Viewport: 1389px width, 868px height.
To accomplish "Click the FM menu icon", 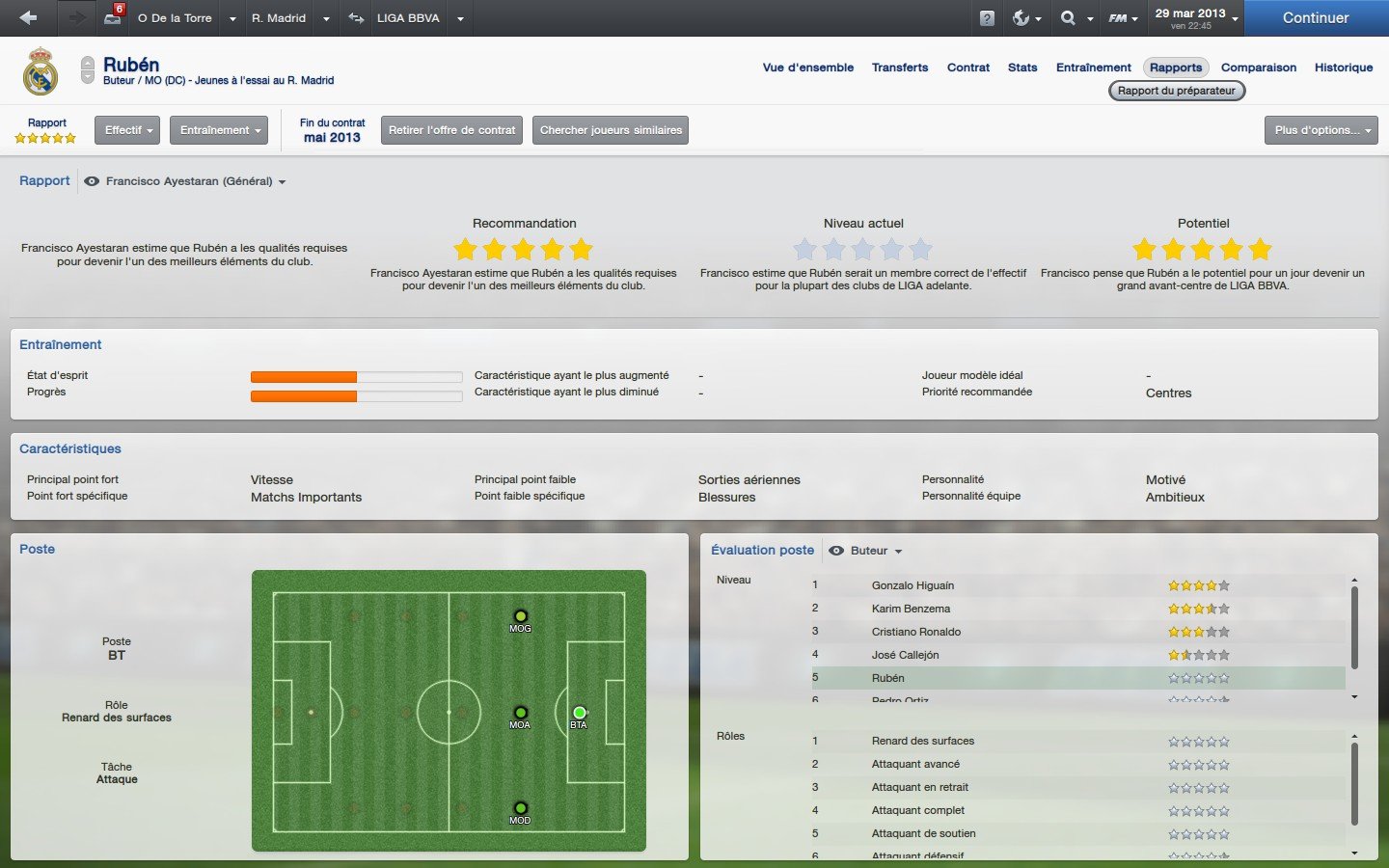I will [x=1116, y=17].
